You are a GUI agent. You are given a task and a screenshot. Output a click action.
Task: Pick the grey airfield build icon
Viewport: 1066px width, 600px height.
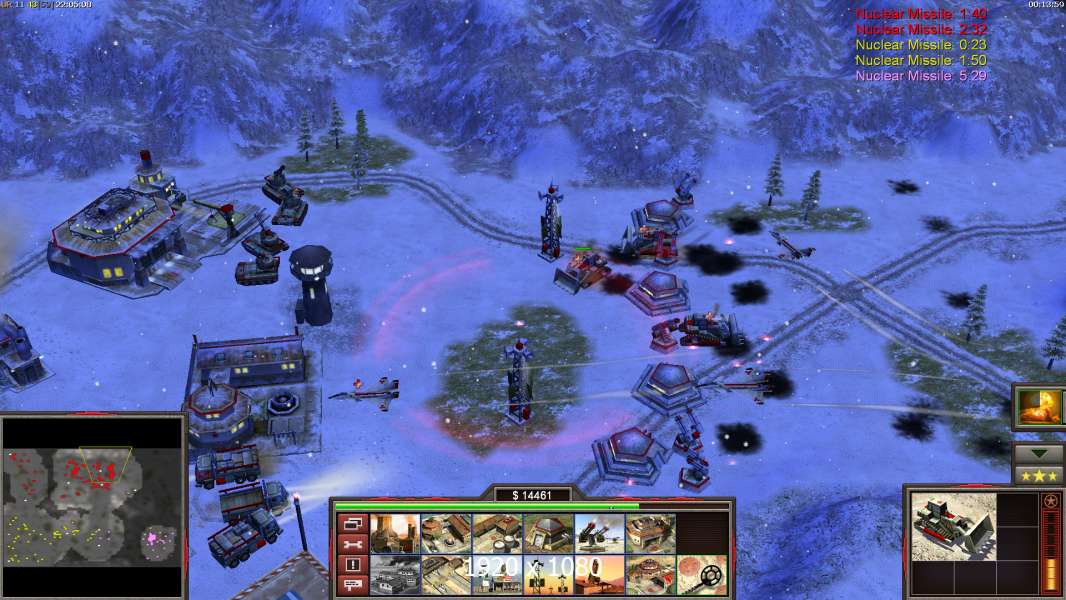pyautogui.click(x=394, y=575)
